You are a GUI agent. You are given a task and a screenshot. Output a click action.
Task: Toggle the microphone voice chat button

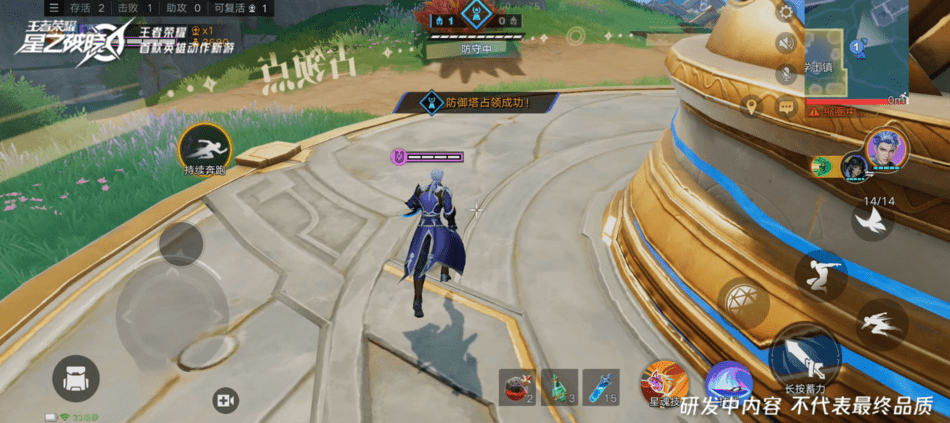[786, 74]
